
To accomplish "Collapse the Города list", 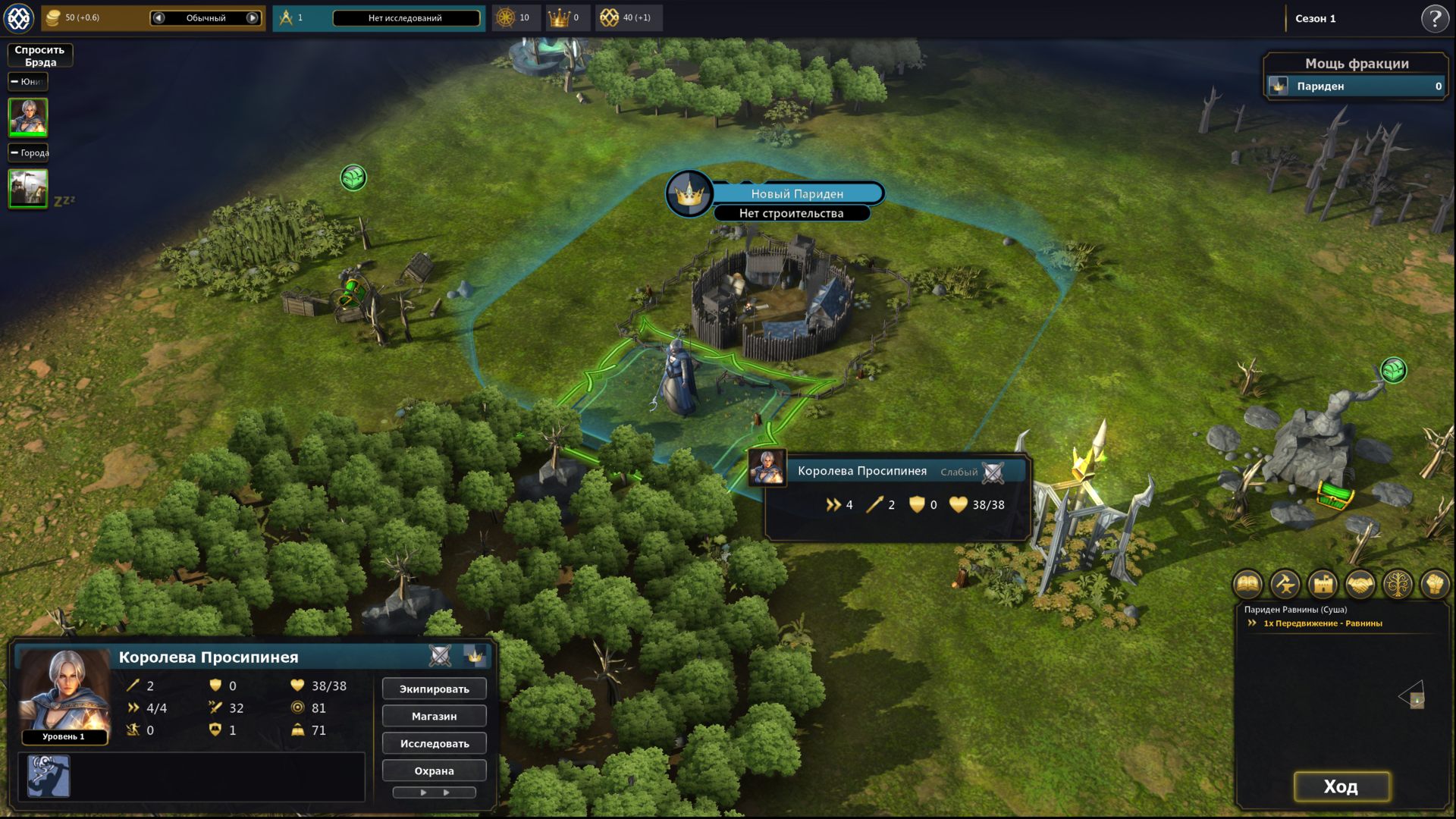I will 14,152.
